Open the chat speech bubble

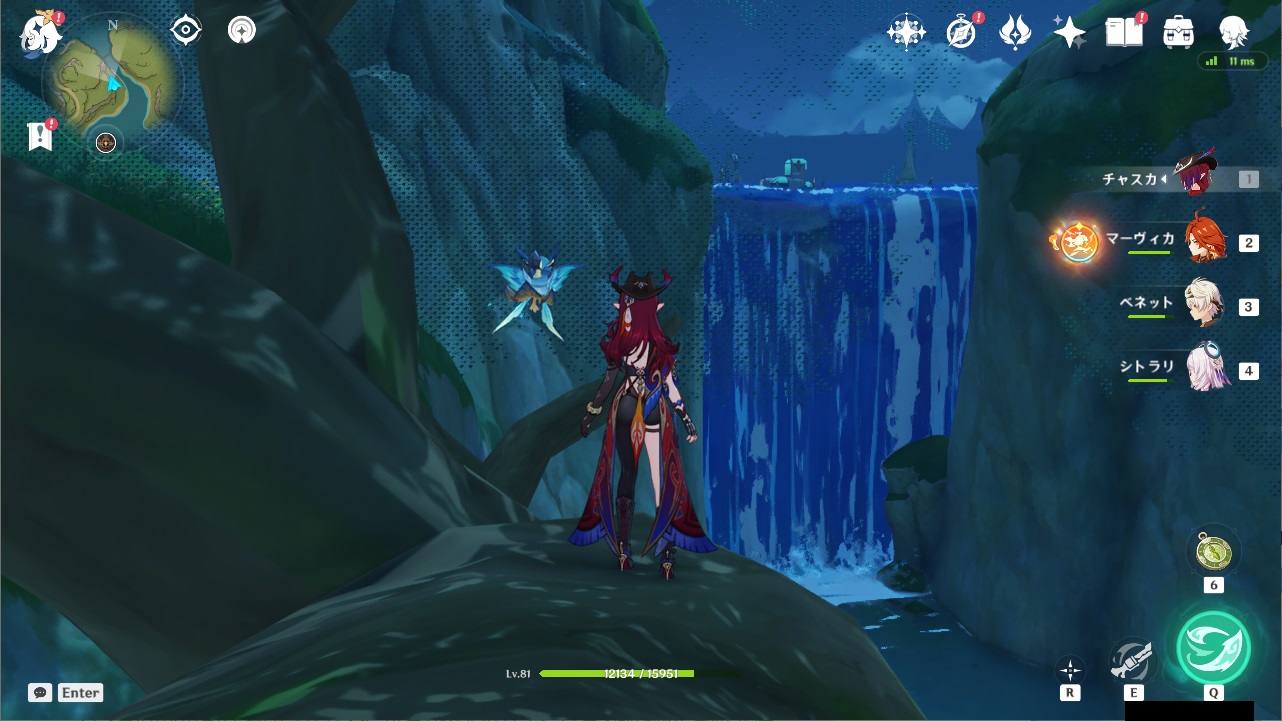40,692
